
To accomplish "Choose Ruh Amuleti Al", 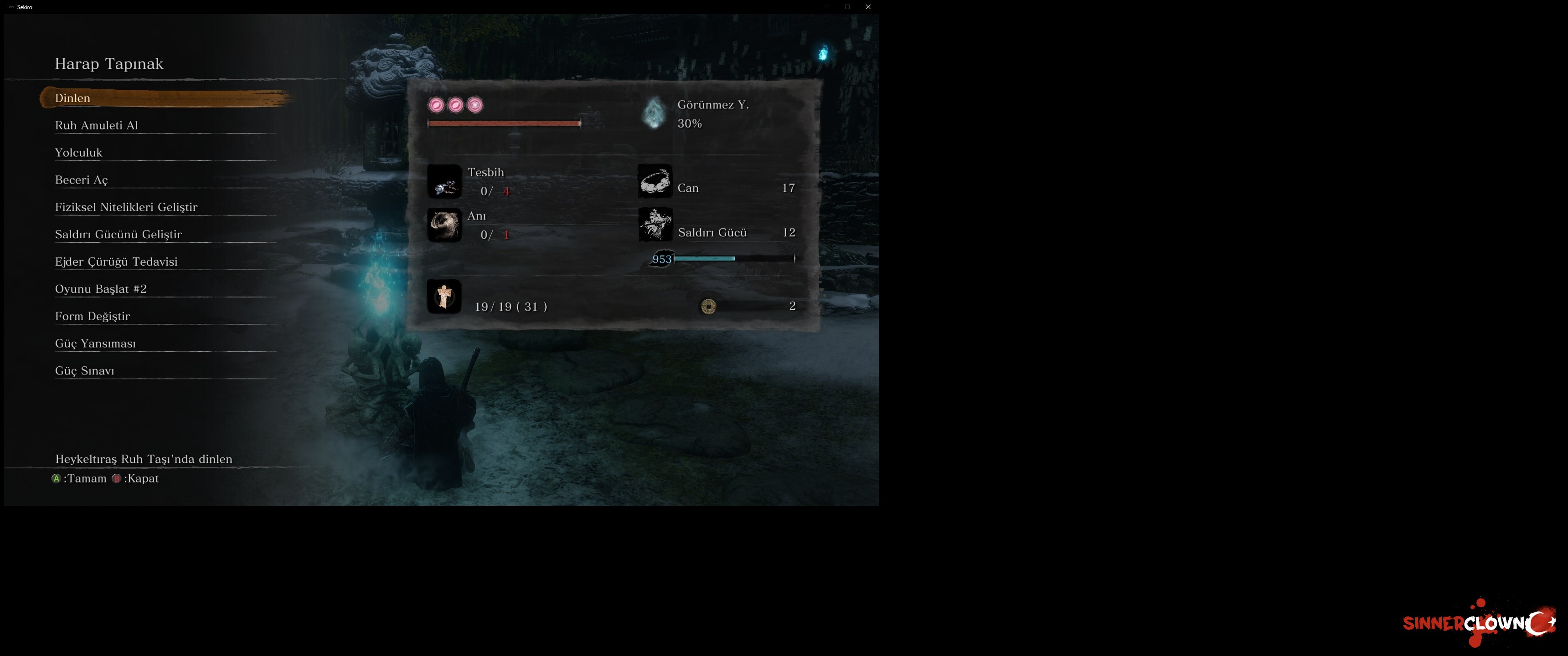I will click(x=97, y=125).
